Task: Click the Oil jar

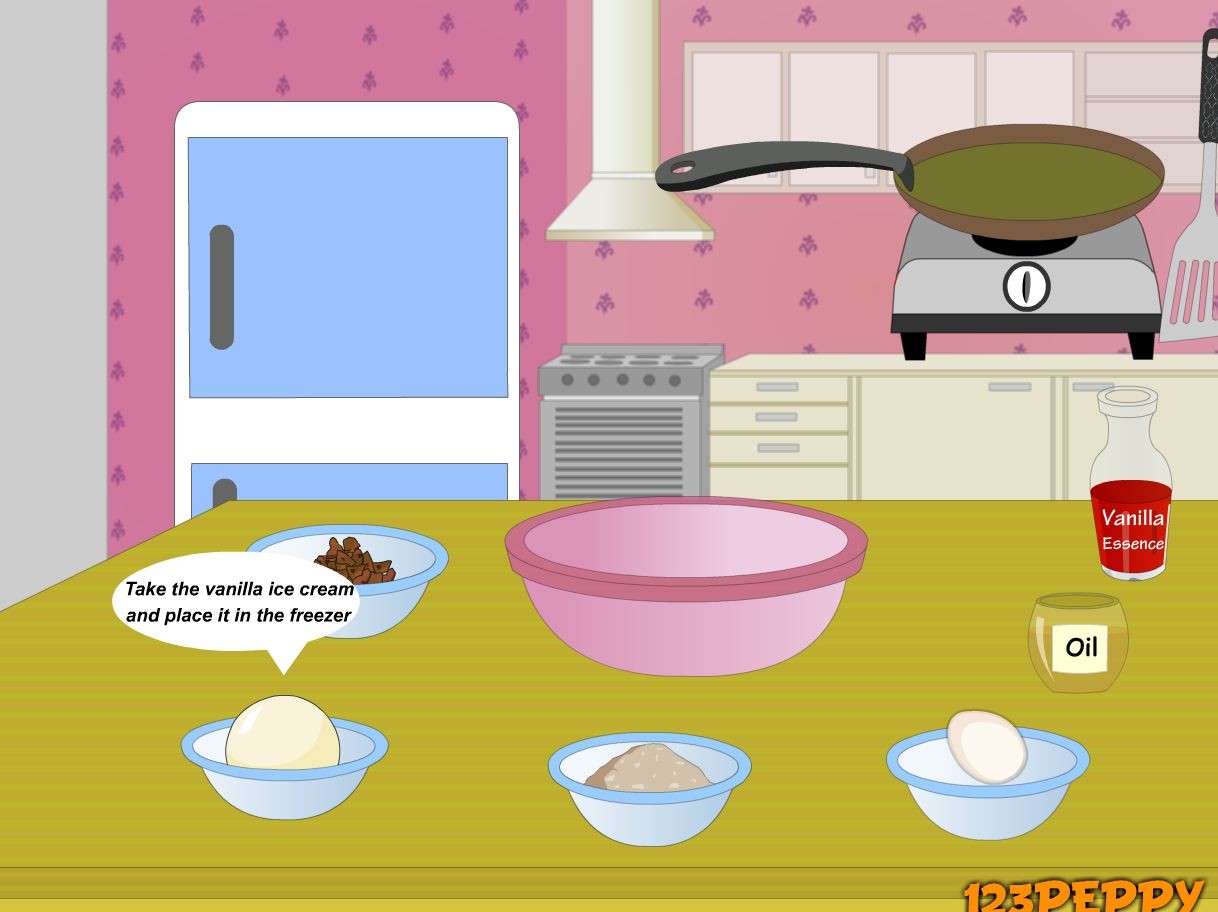Action: click(x=1078, y=643)
